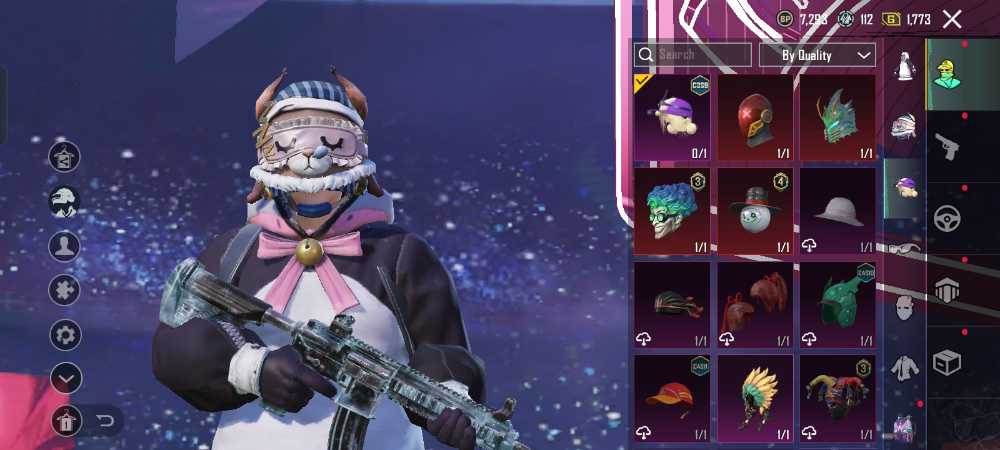
Task: Switch to the glasses subcategory
Action: (905, 249)
